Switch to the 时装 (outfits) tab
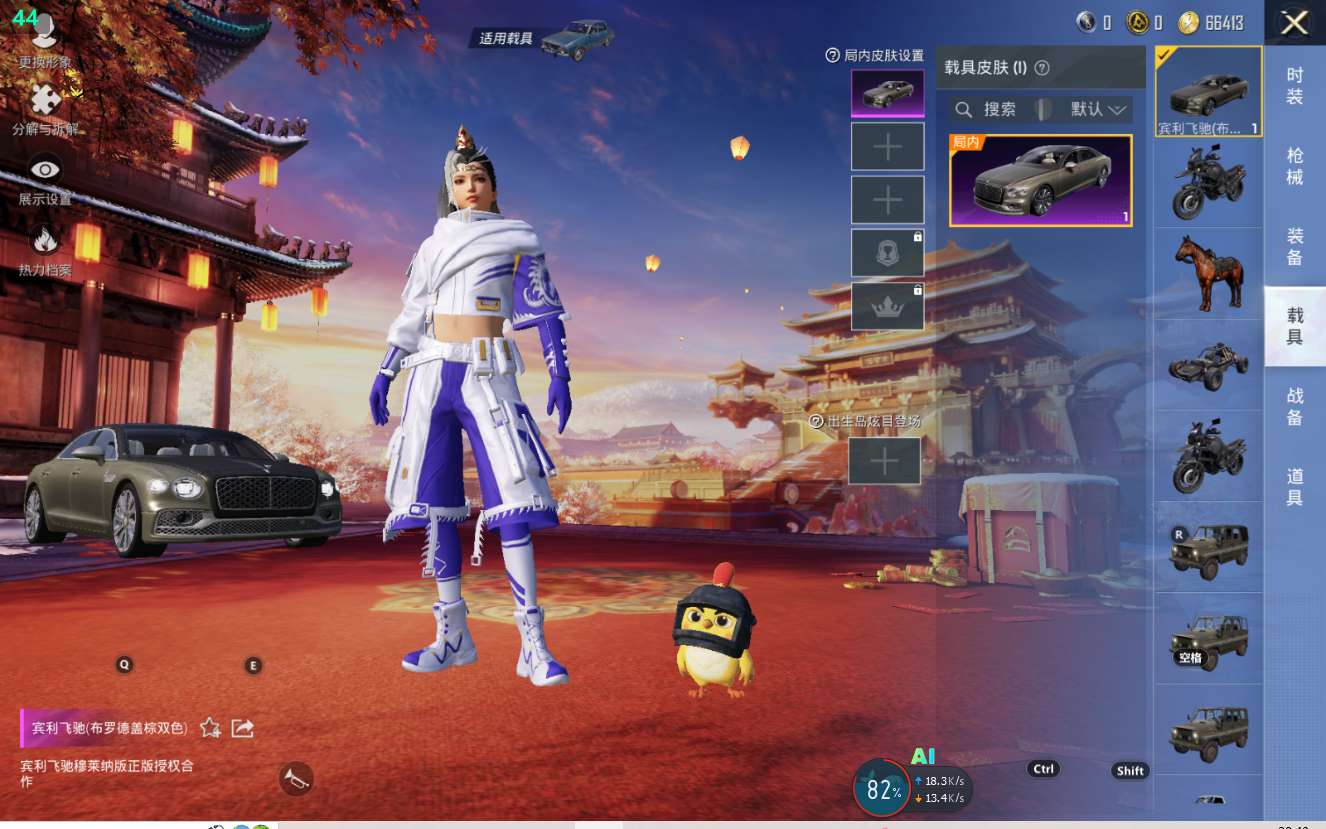Image resolution: width=1326 pixels, height=829 pixels. (1294, 86)
